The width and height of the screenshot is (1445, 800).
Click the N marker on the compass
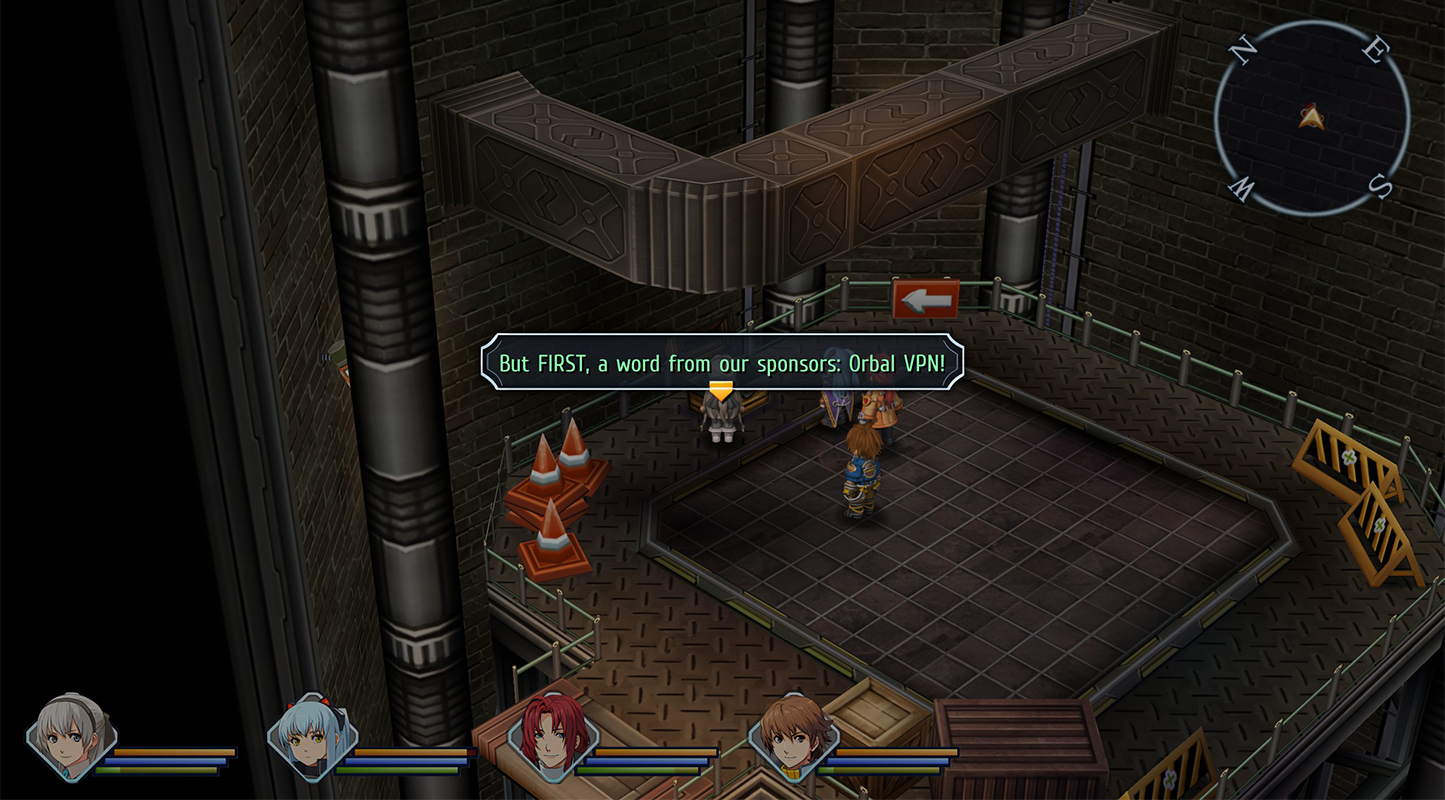click(1244, 48)
